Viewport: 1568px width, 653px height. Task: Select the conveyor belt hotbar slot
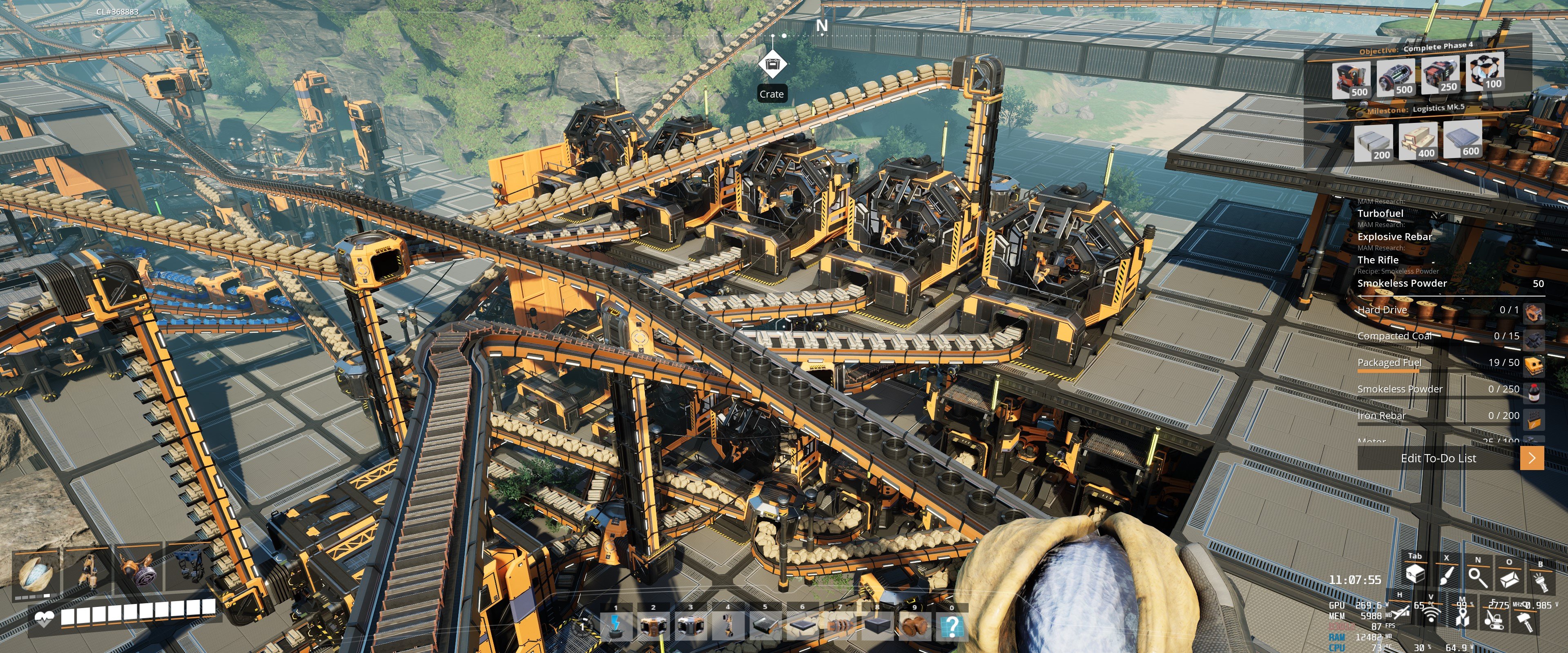[765, 626]
